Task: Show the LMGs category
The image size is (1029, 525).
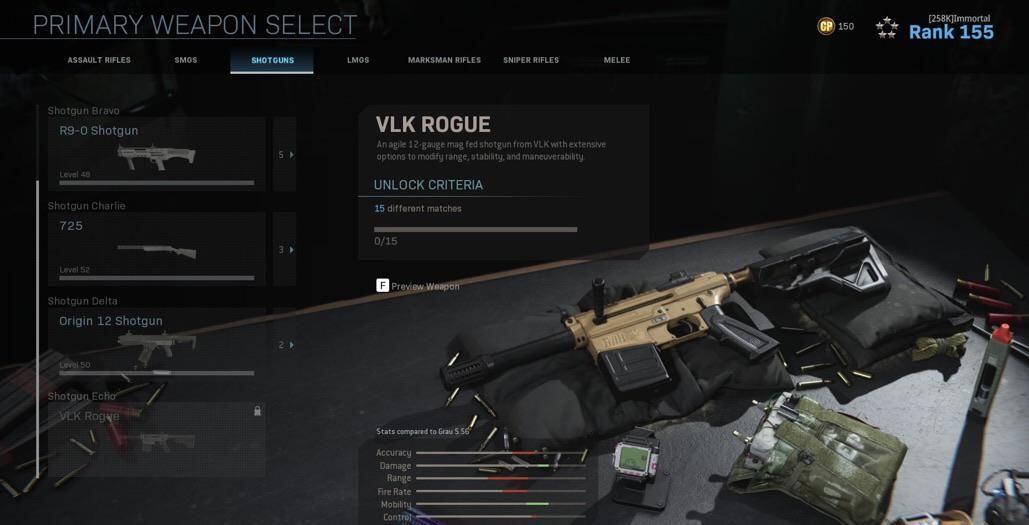Action: [x=358, y=60]
